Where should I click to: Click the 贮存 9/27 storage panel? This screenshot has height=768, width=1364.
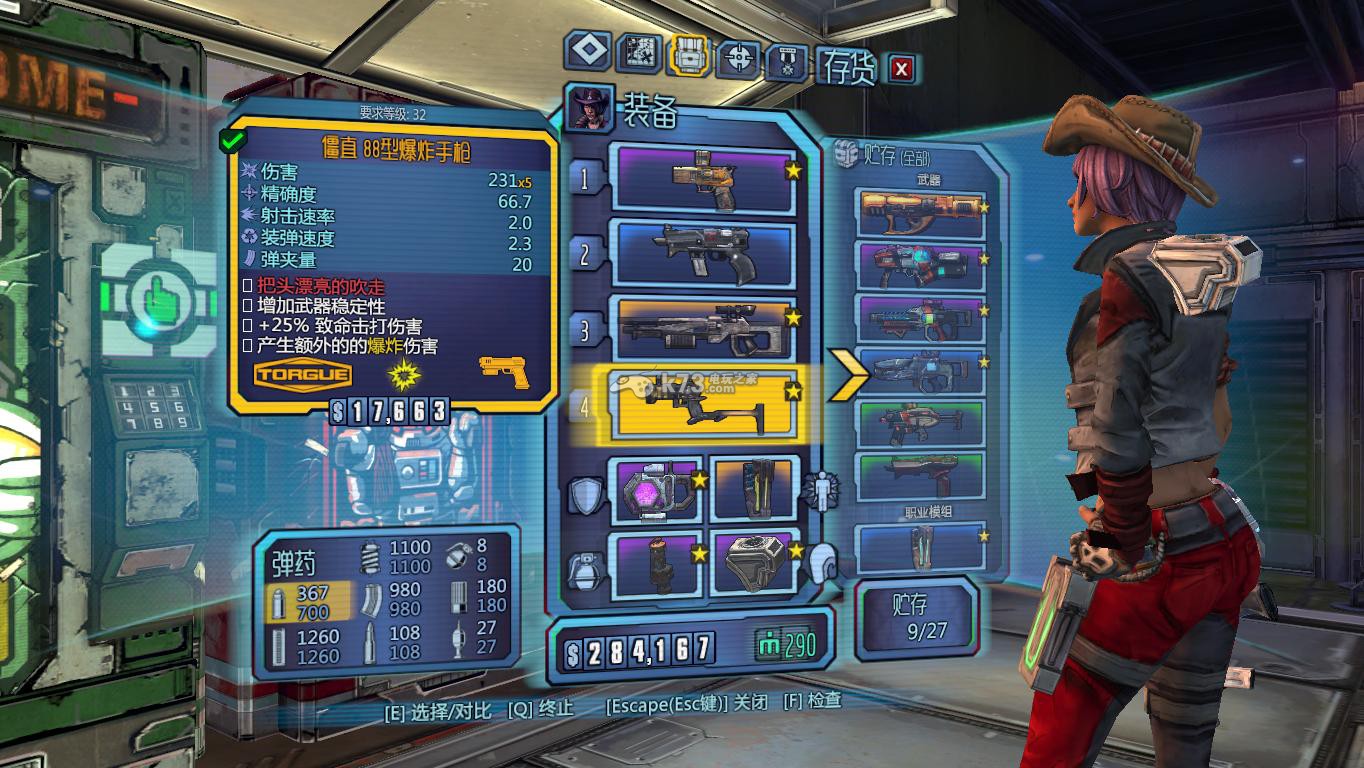click(914, 617)
